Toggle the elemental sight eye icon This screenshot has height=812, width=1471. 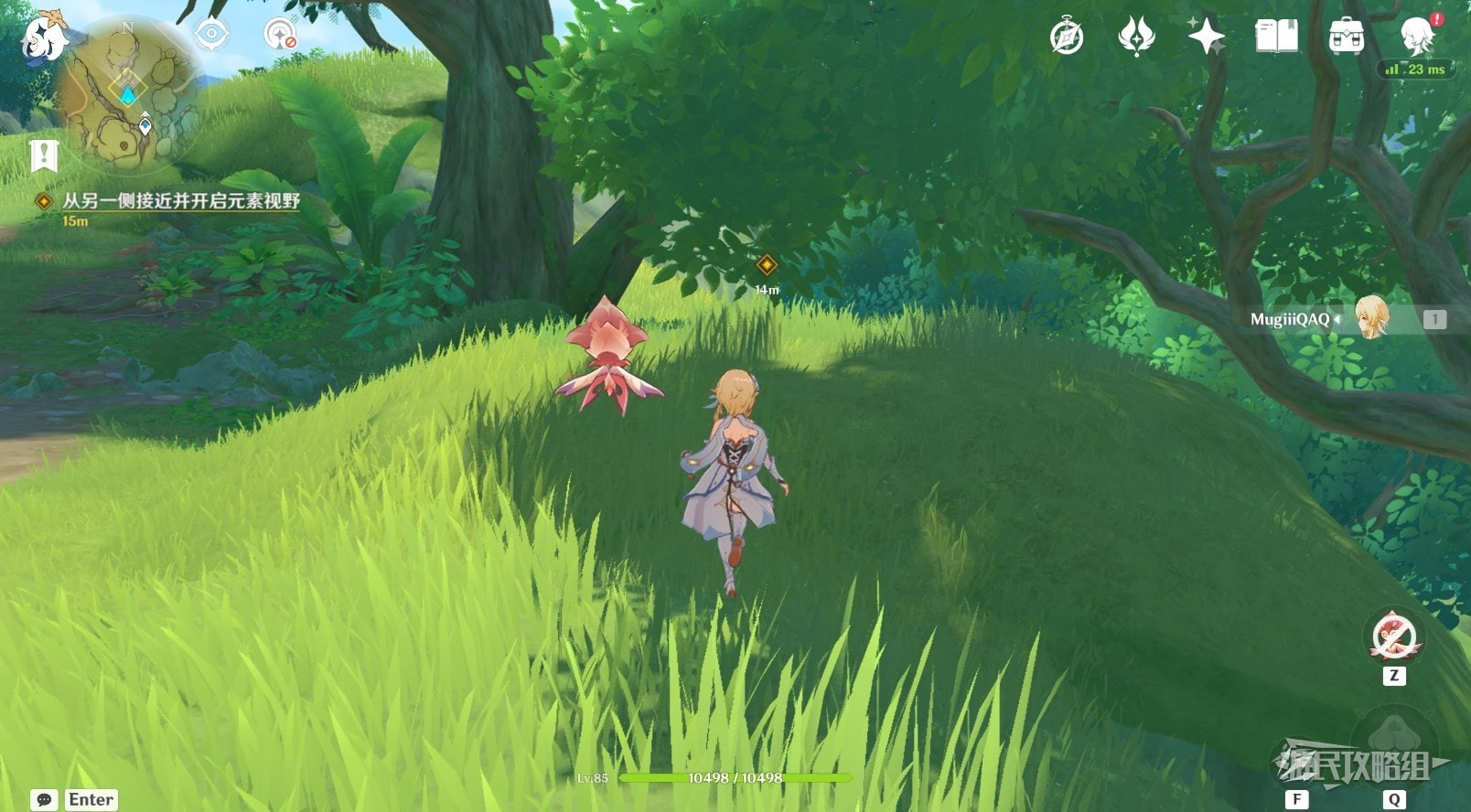(x=211, y=36)
